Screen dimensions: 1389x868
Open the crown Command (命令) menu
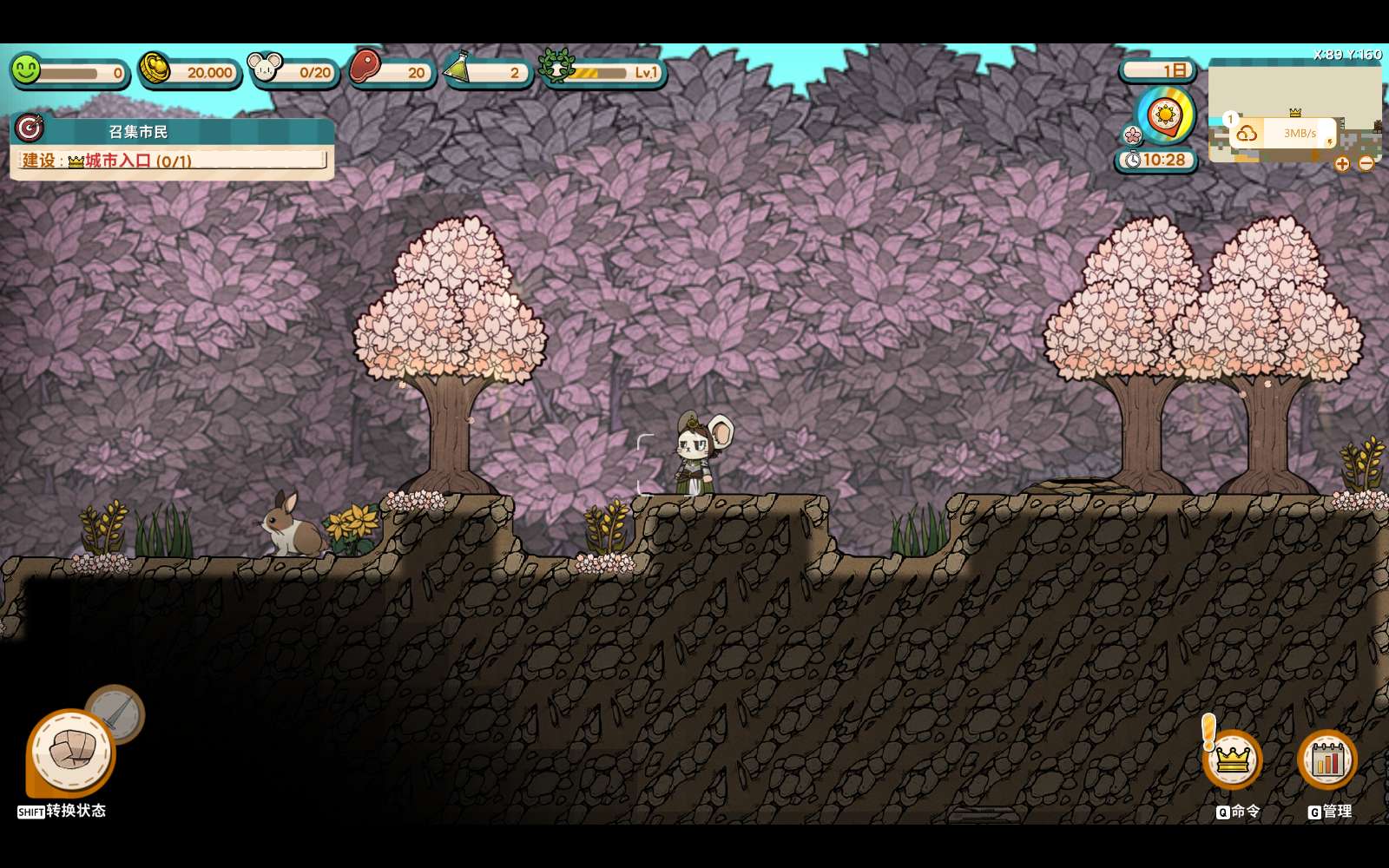click(x=1232, y=759)
